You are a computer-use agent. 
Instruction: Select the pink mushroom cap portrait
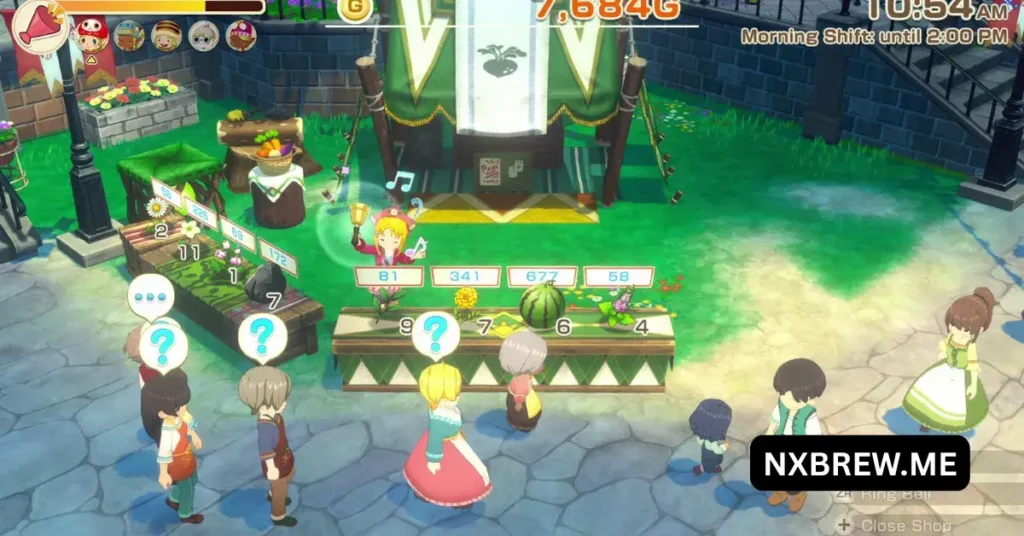click(241, 36)
